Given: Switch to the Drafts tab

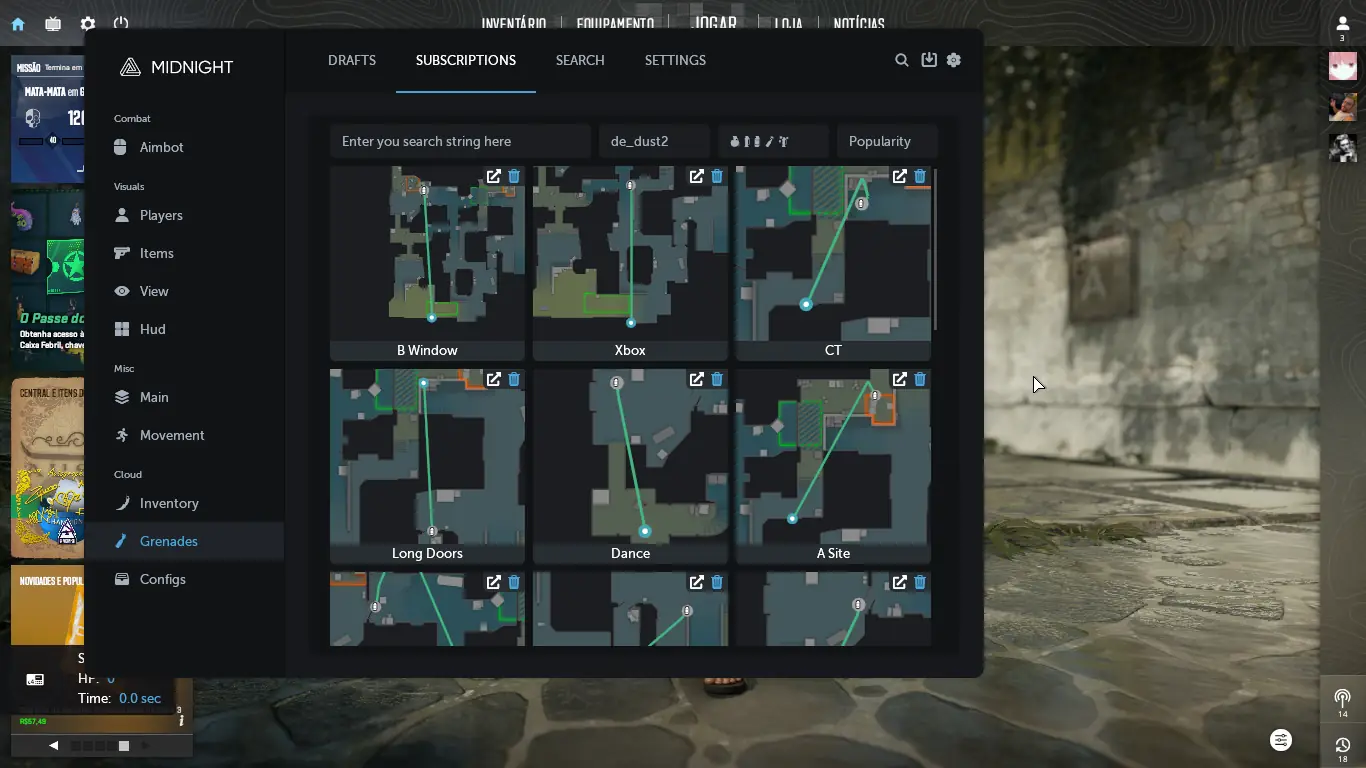Looking at the screenshot, I should pos(352,60).
